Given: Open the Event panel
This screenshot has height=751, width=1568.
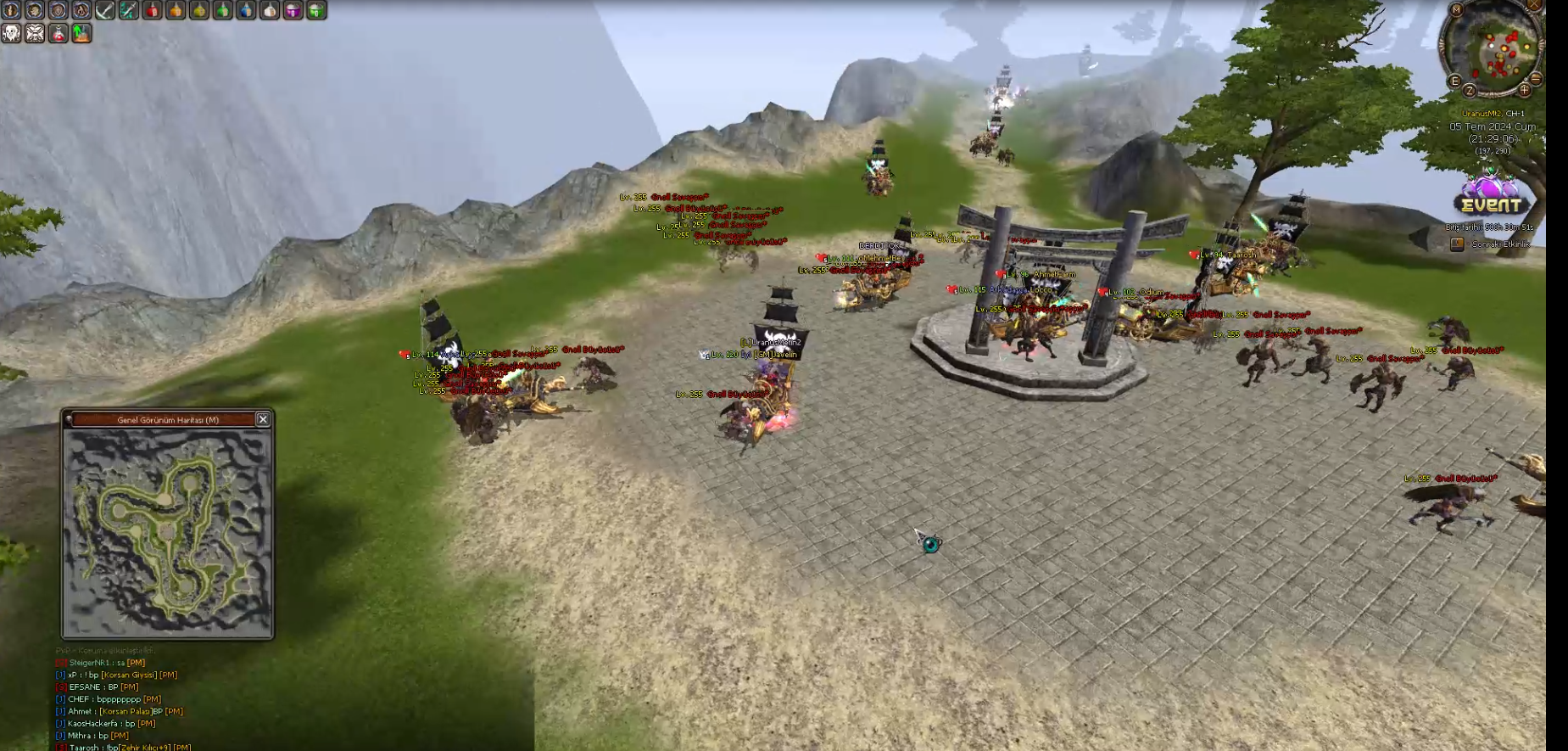Looking at the screenshot, I should tap(1491, 199).
